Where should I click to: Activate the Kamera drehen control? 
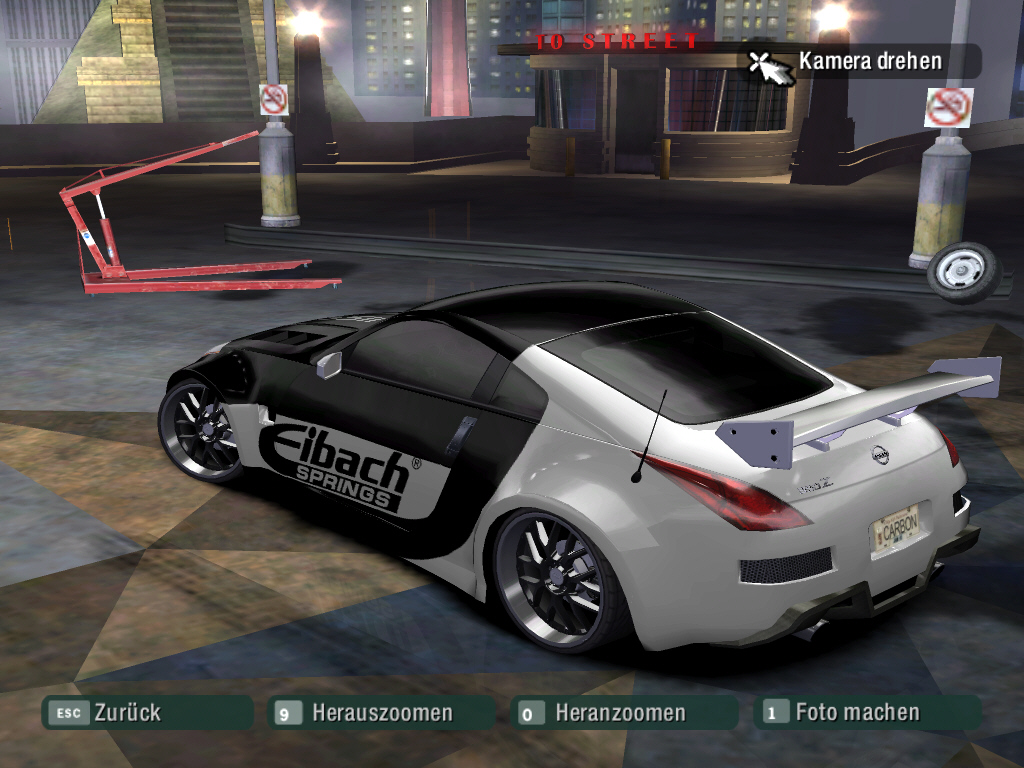868,62
